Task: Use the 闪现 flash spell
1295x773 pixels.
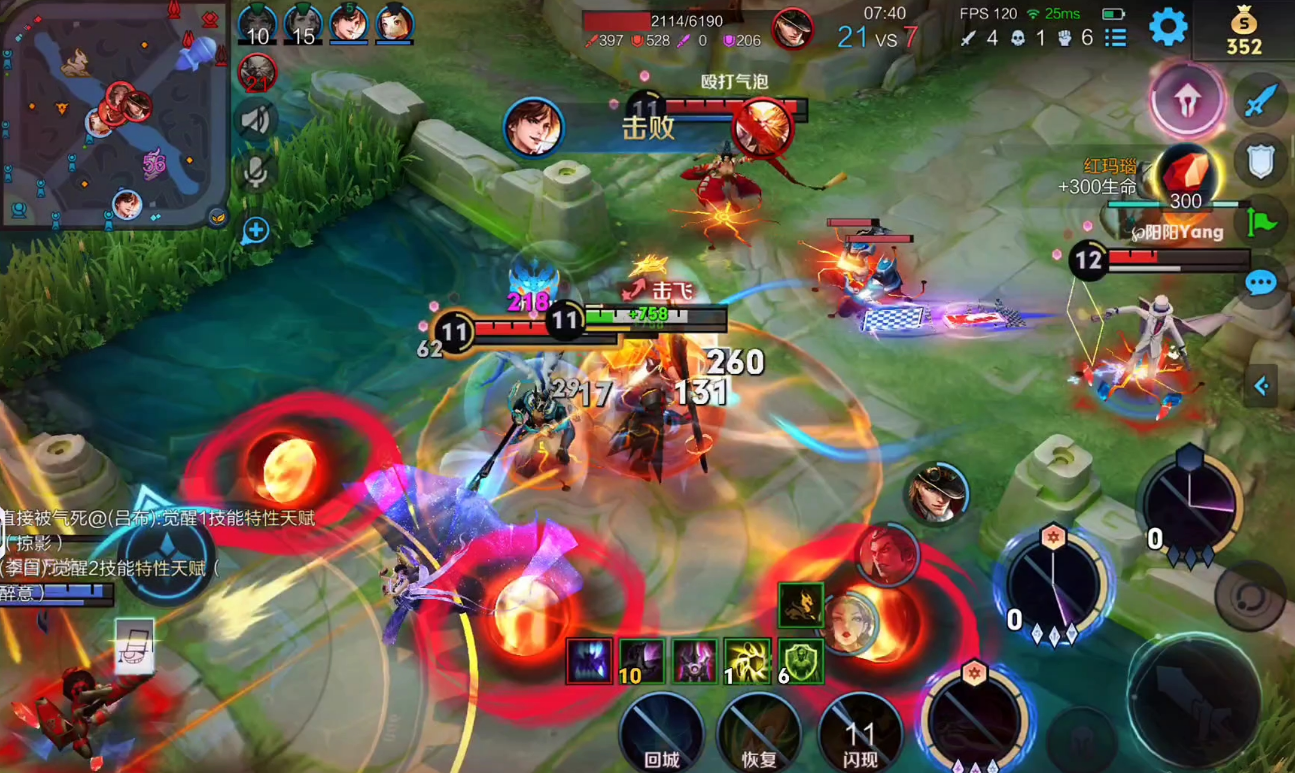Action: tap(859, 733)
